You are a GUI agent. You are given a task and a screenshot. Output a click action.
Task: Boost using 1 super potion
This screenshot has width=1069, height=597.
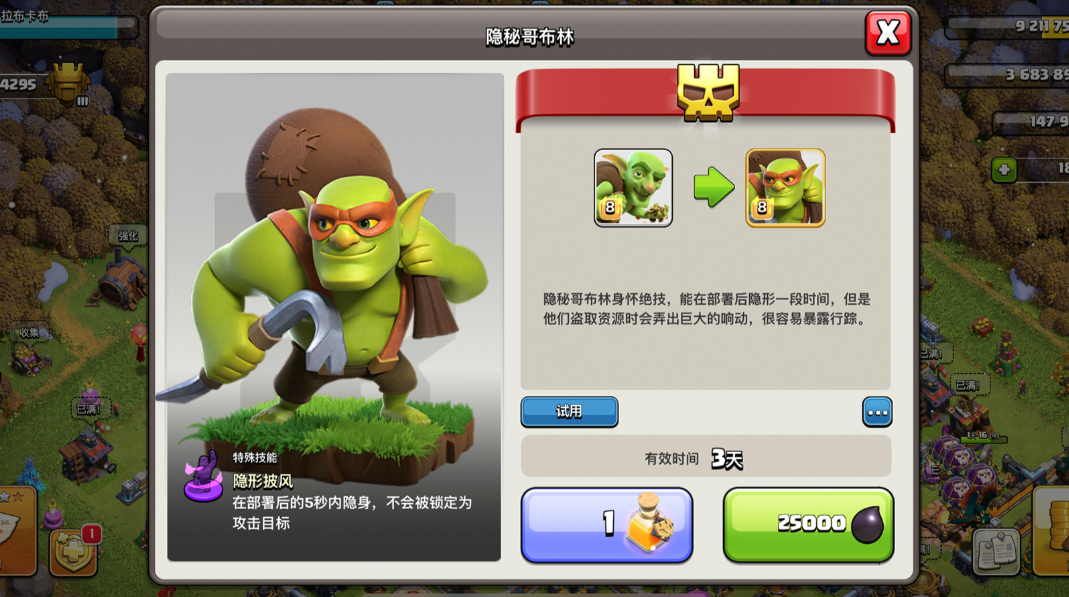606,524
